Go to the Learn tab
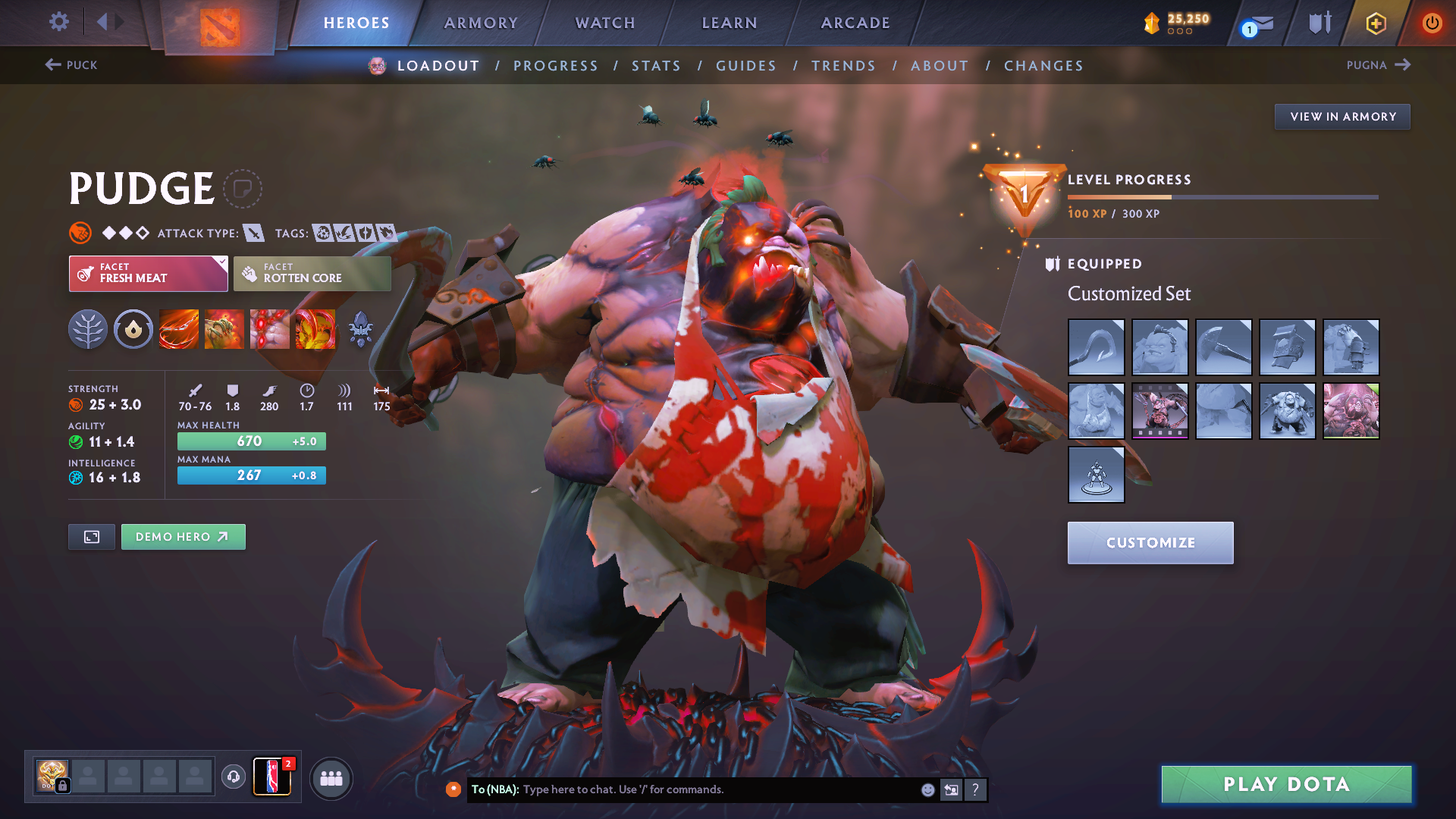1456x819 pixels. [730, 23]
